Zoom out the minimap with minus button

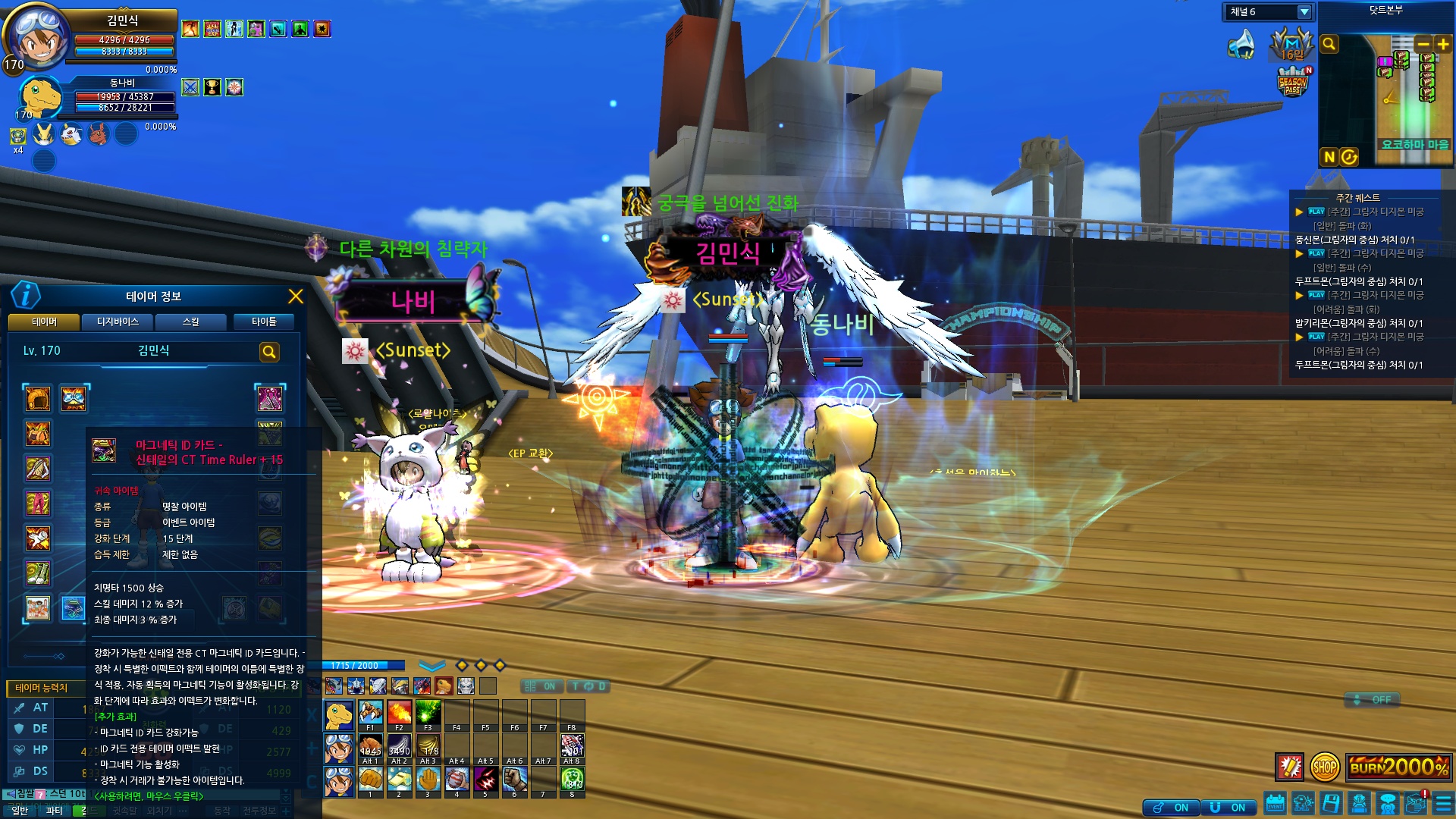point(1423,44)
